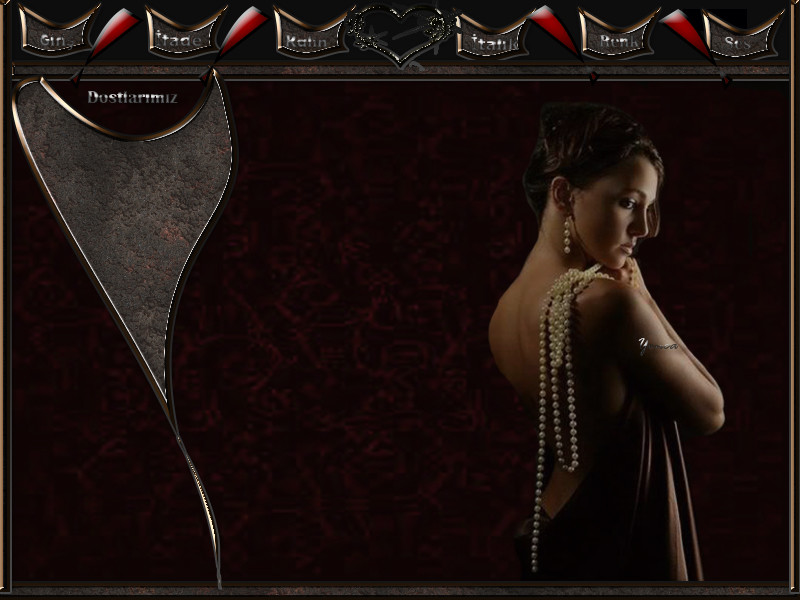Open the Ses menu button

pyautogui.click(x=741, y=40)
